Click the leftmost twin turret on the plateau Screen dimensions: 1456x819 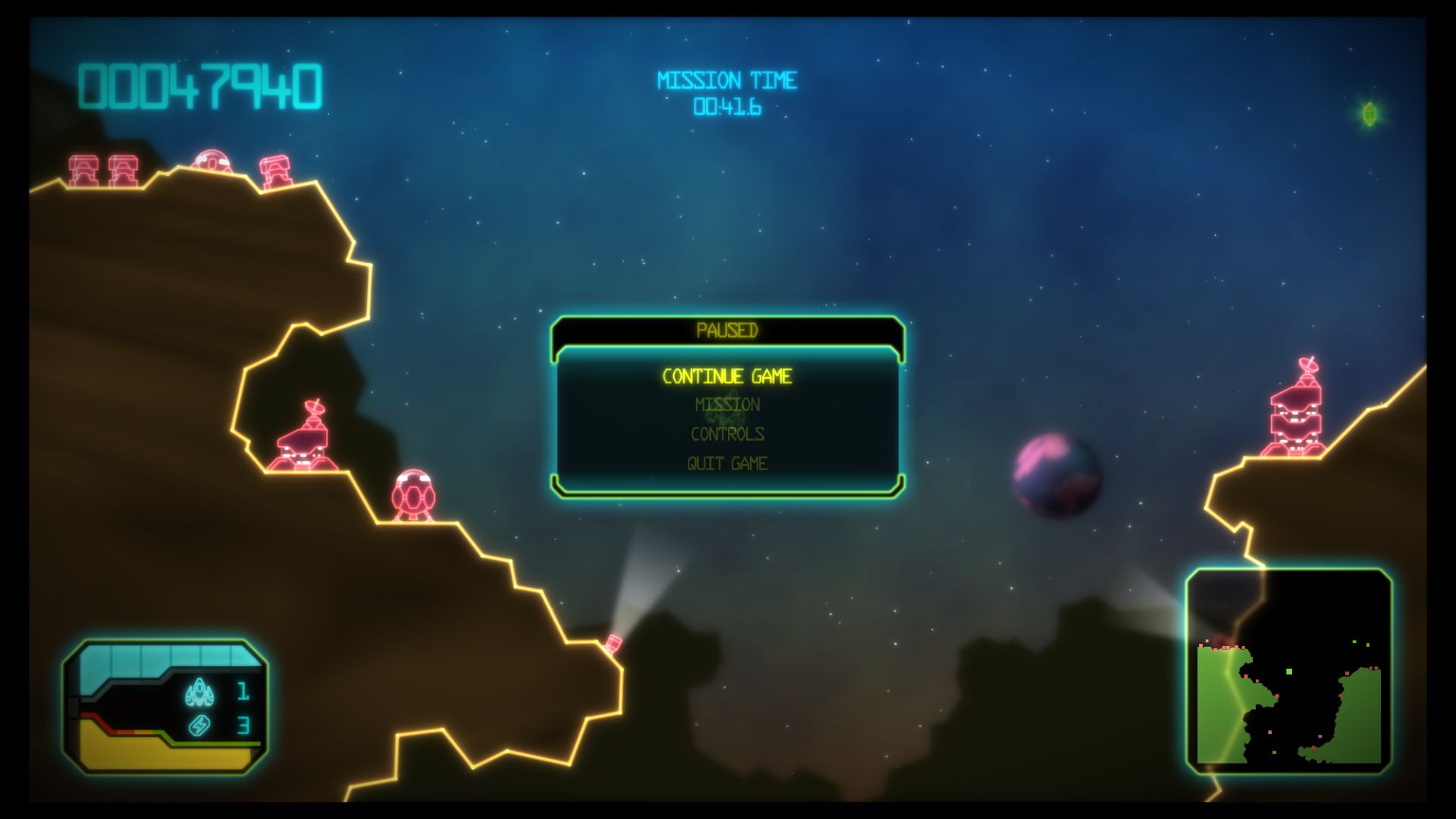tap(83, 168)
